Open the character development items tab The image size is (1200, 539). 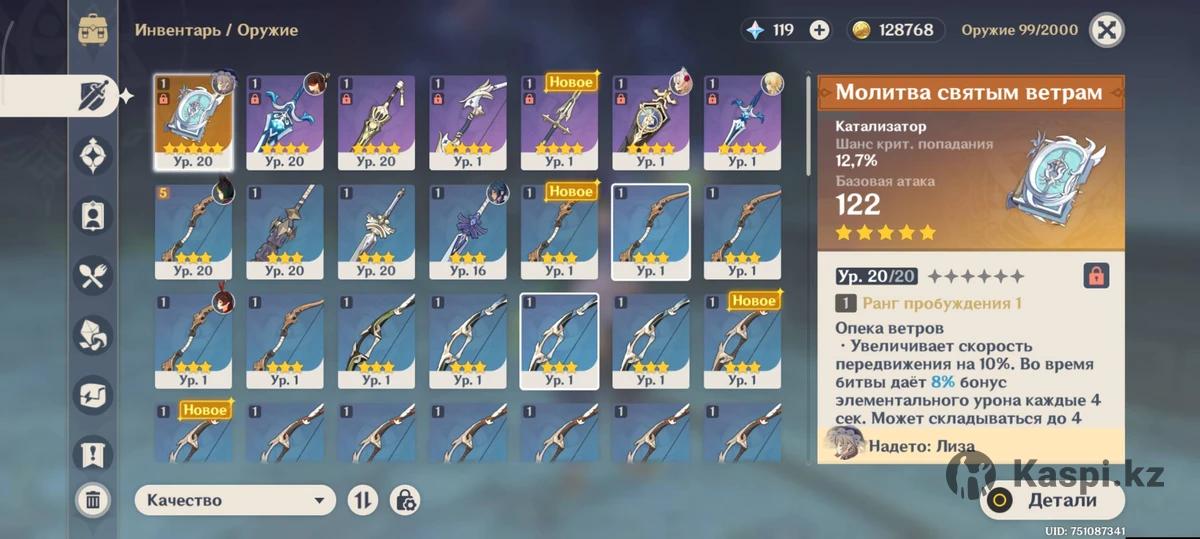click(94, 215)
